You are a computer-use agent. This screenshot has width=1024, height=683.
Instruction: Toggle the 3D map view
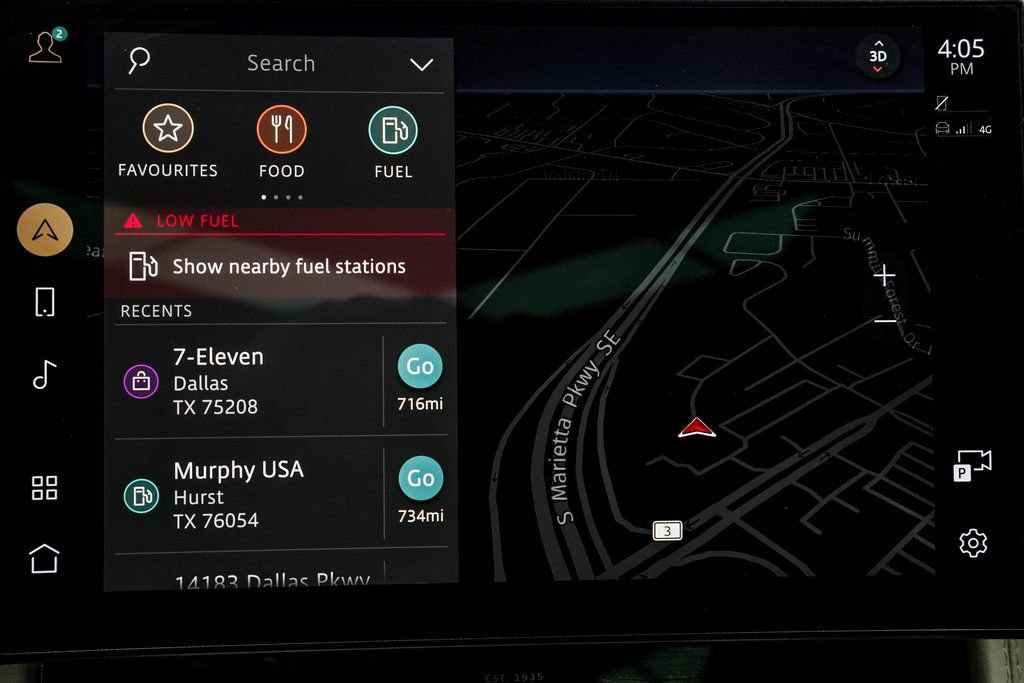(x=877, y=57)
